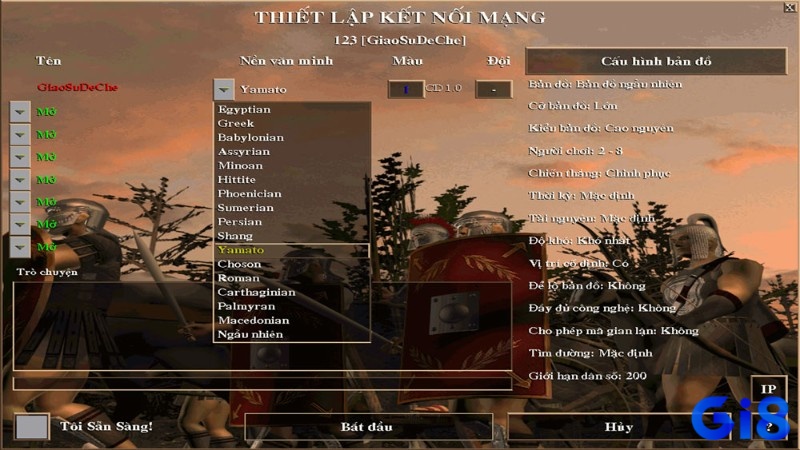
Task: Choose Ngẫu nhiên random civilization
Action: [250, 334]
